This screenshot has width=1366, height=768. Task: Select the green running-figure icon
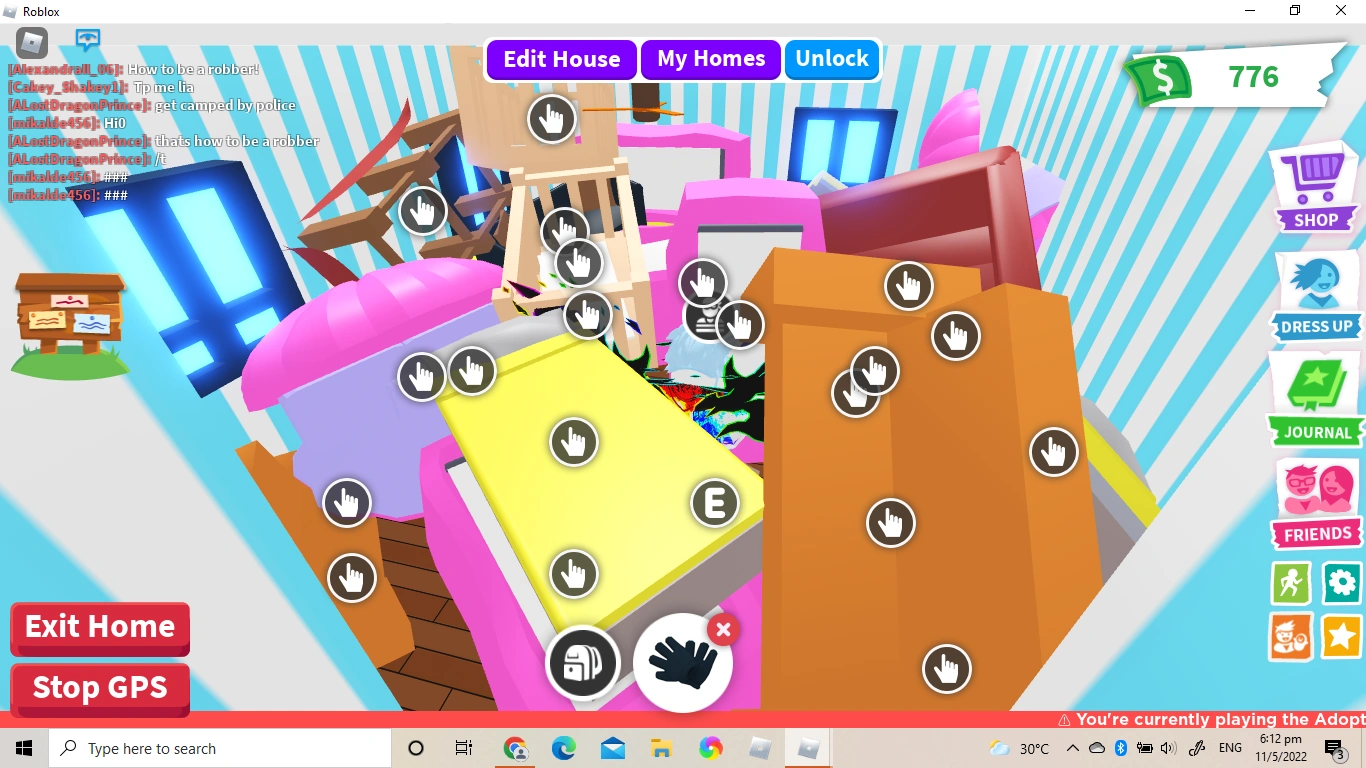(1290, 583)
